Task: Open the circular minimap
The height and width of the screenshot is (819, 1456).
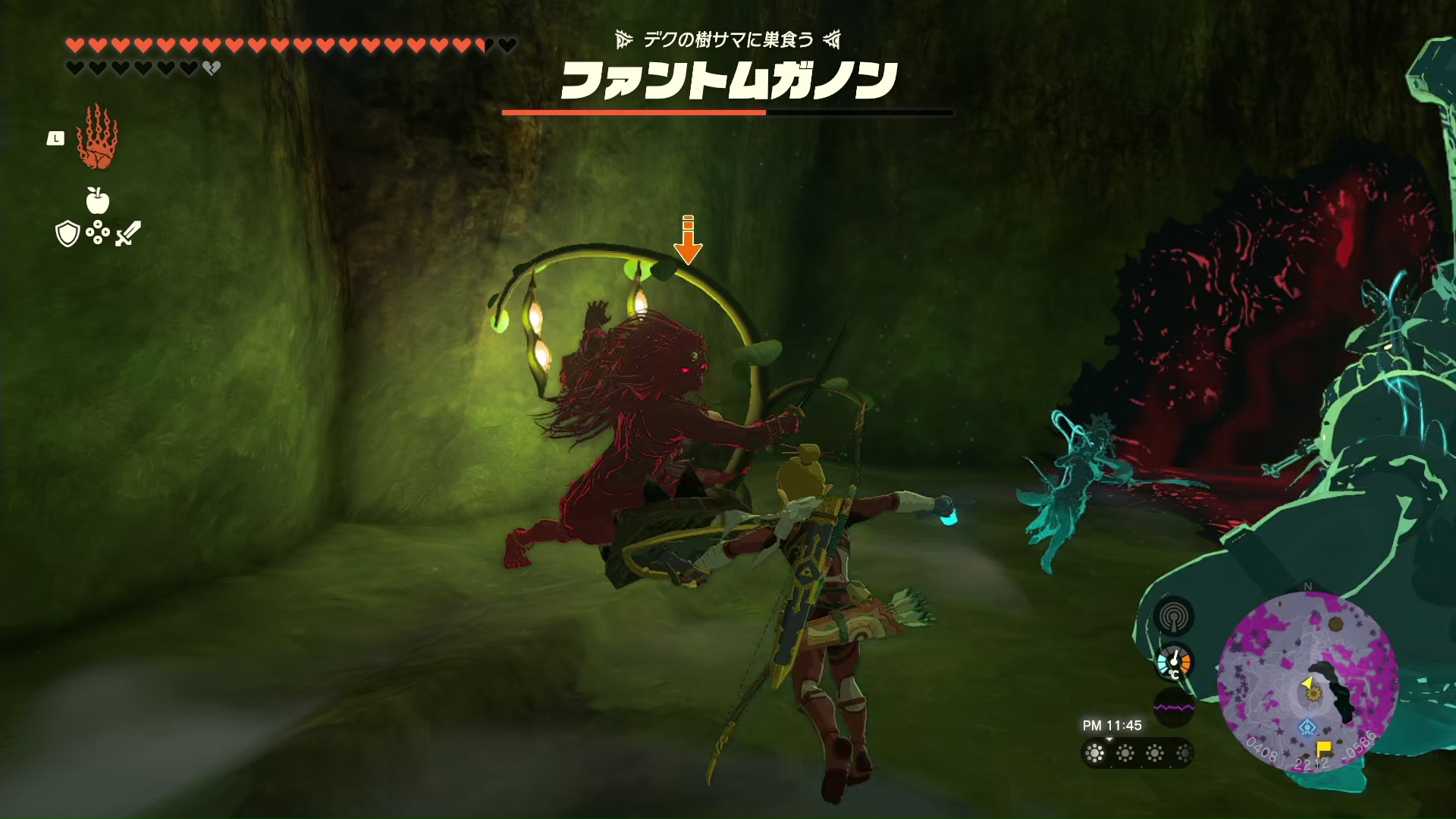Action: [x=1307, y=682]
